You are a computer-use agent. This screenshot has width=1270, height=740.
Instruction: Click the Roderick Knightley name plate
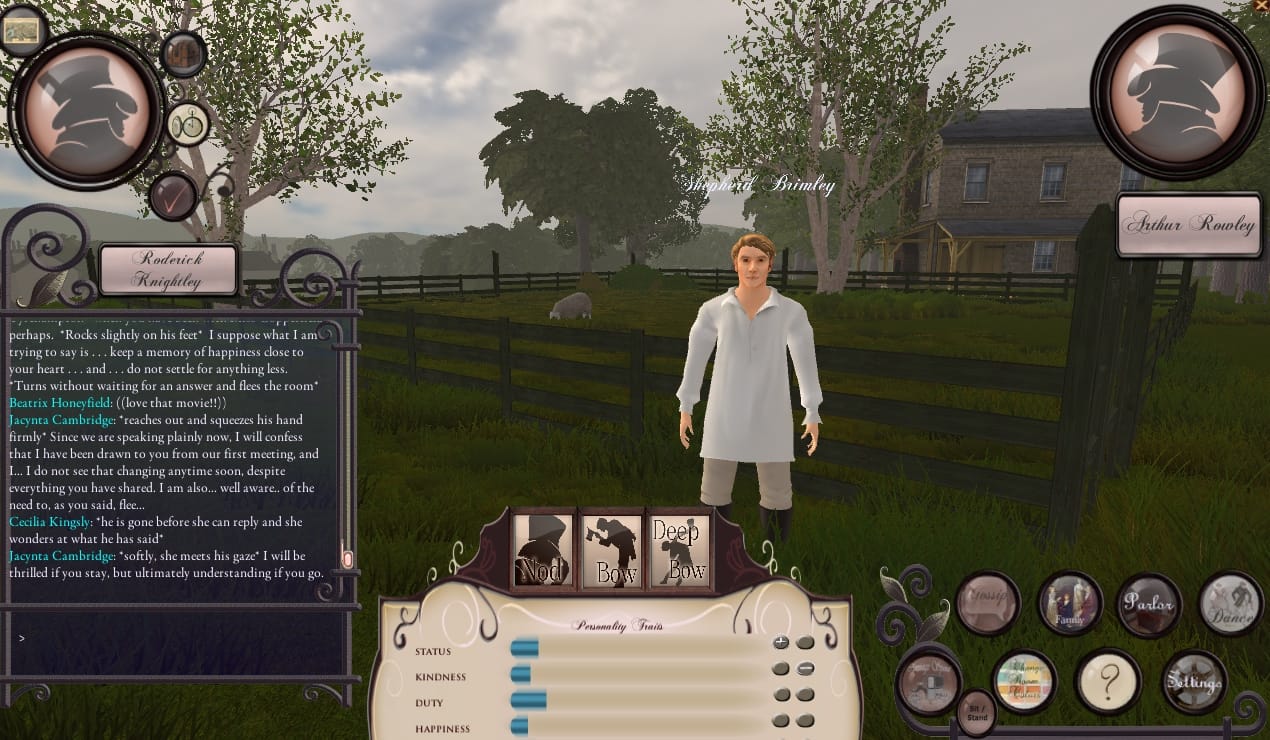coord(169,269)
